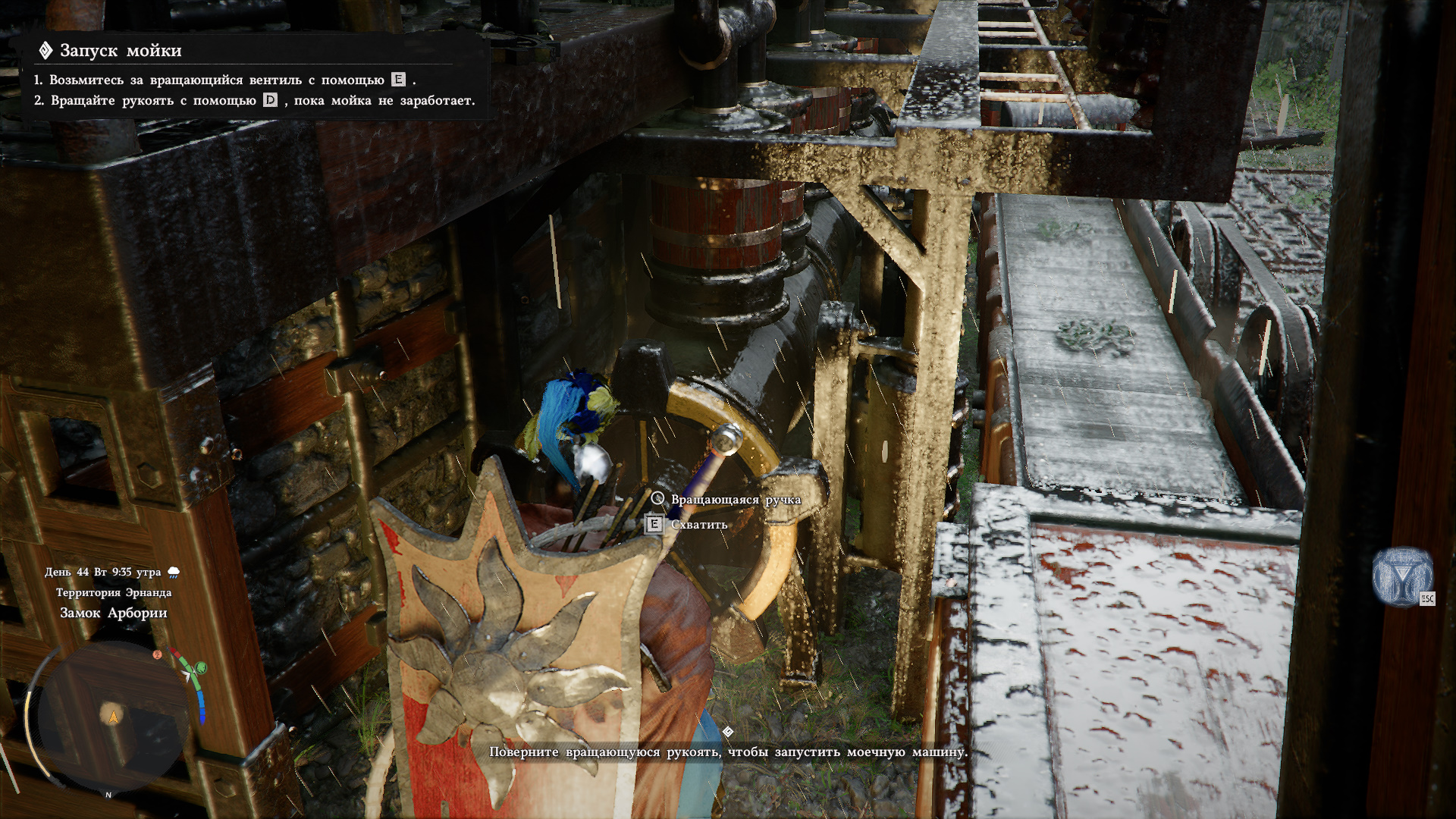The height and width of the screenshot is (819, 1456).
Task: Click the Схватить interaction option
Action: (698, 525)
